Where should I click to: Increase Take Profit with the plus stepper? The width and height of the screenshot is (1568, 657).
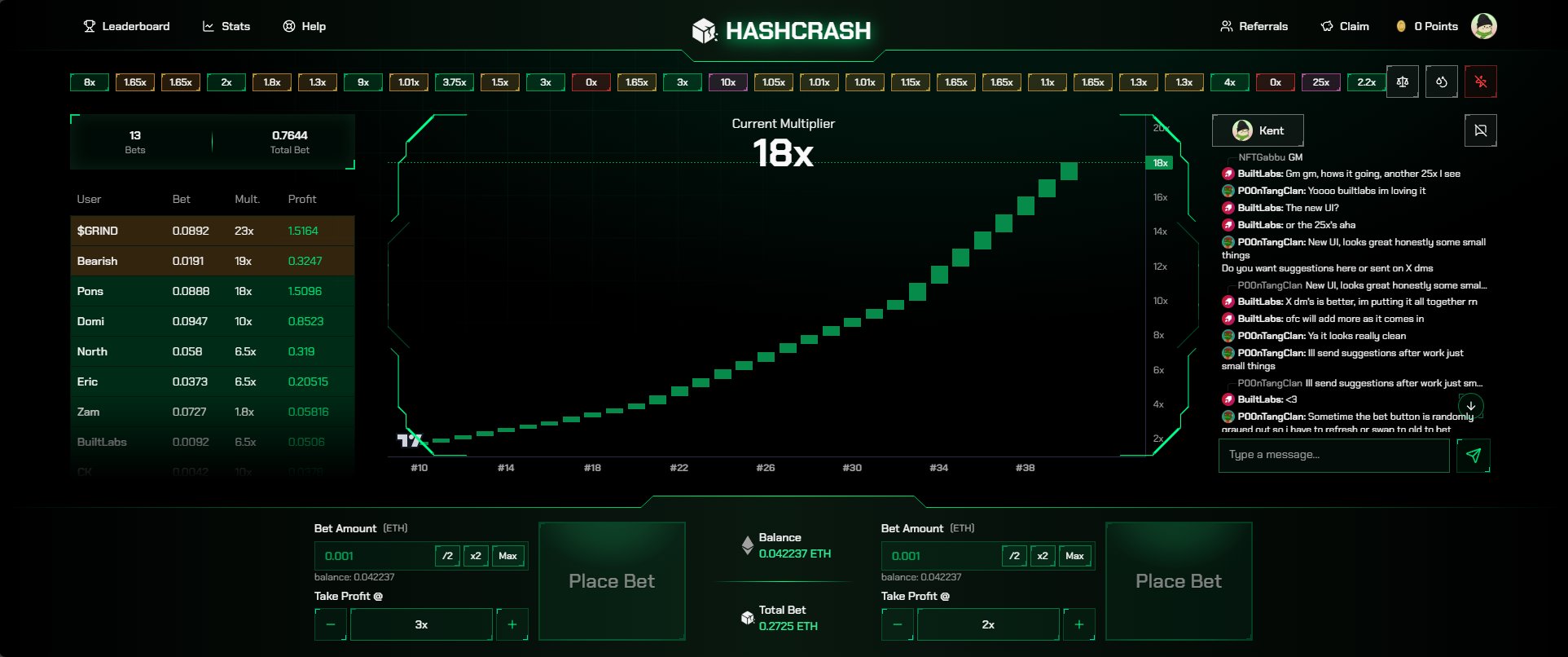coord(512,624)
